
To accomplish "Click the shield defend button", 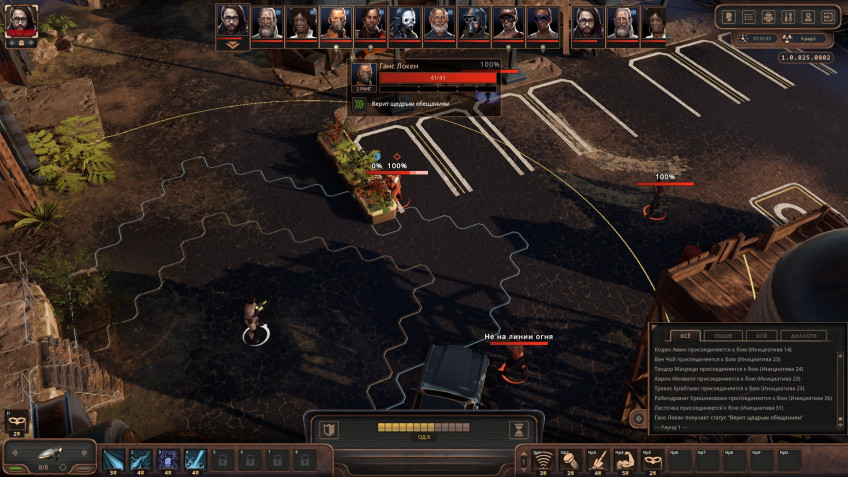I will (329, 430).
